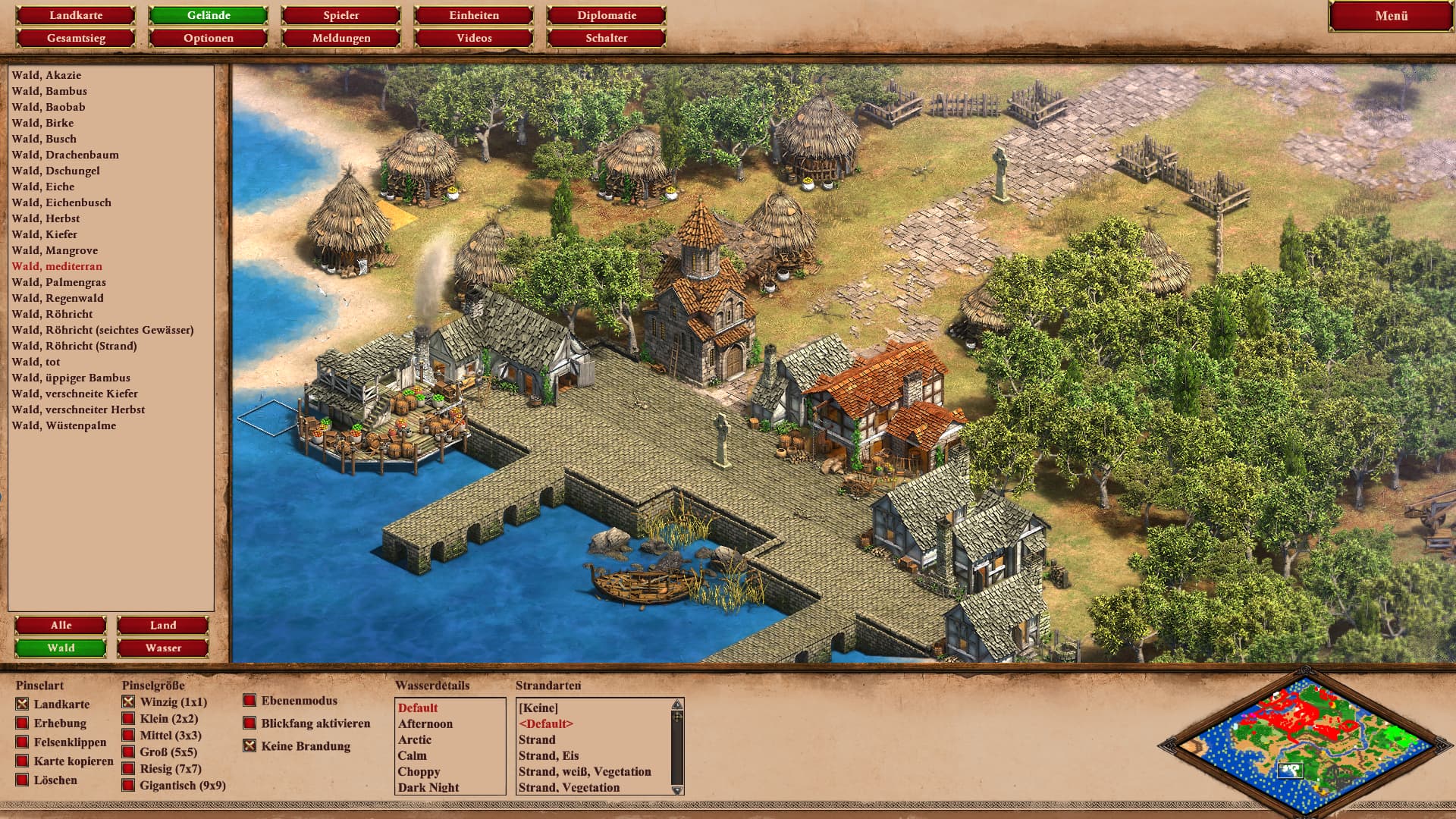Image resolution: width=1456 pixels, height=819 pixels.
Task: Pick 'Wald, Wüstenpalme' terrain entry
Action: (64, 425)
